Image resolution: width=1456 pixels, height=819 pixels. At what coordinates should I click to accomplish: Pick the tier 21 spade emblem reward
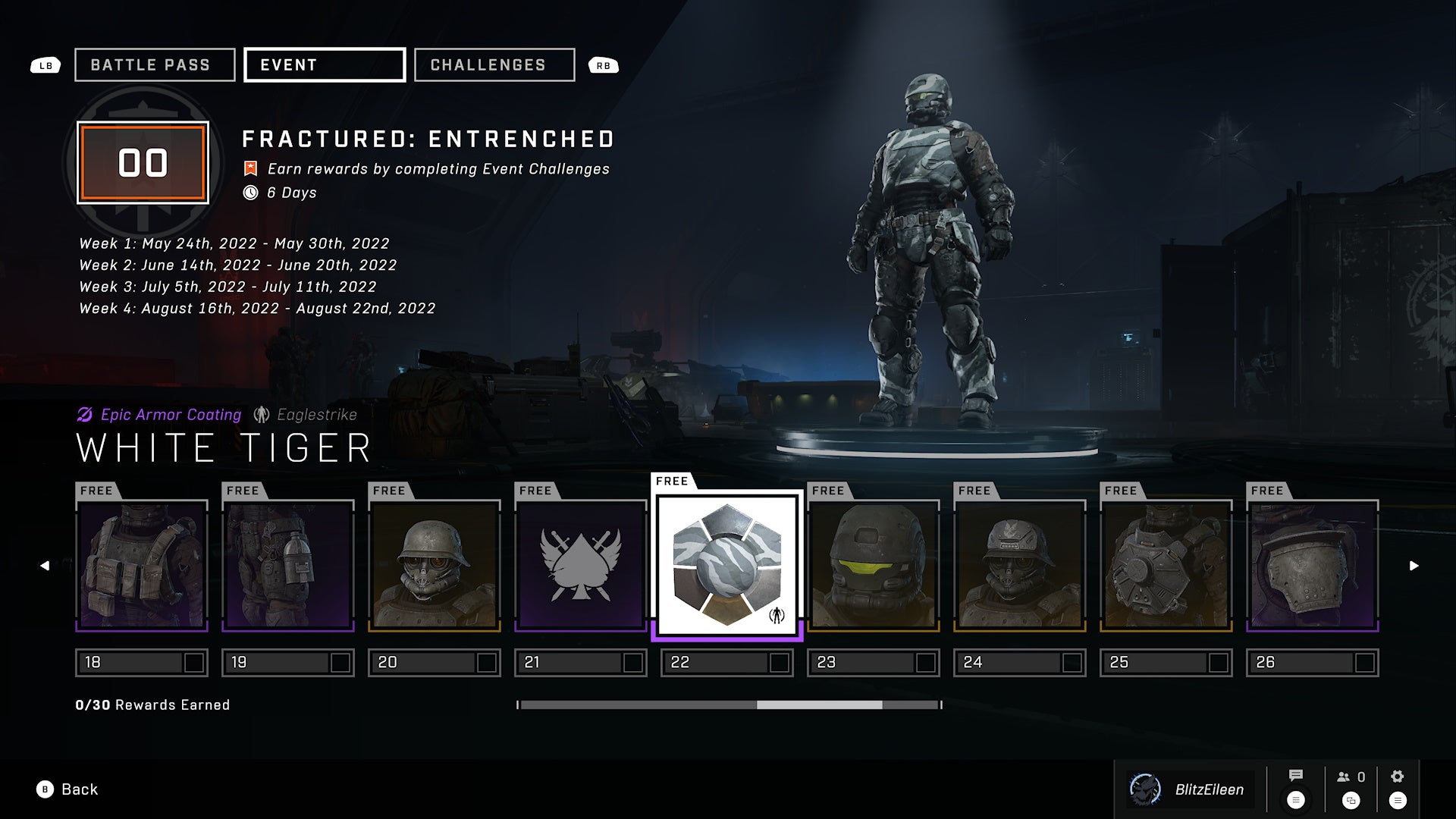581,566
